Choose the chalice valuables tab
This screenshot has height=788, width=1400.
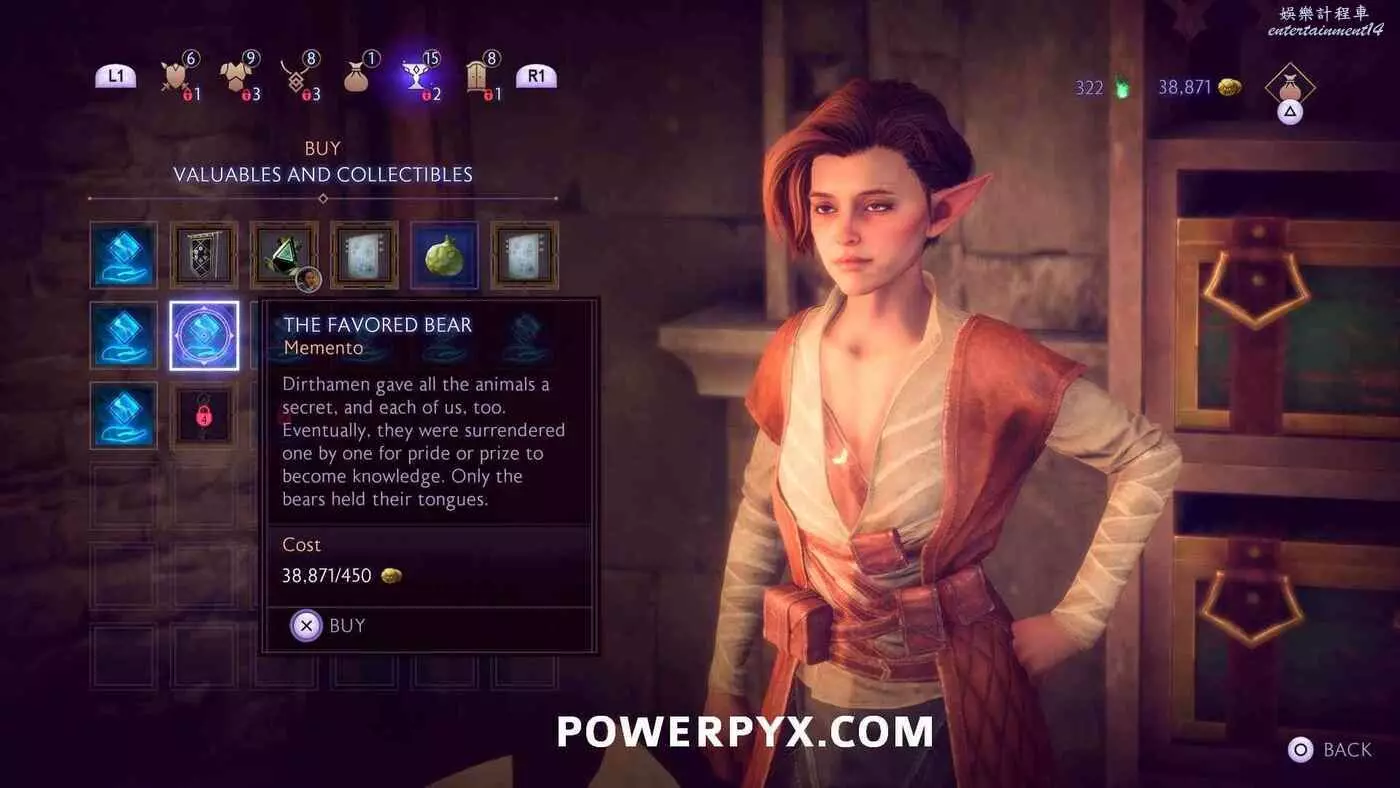[417, 75]
